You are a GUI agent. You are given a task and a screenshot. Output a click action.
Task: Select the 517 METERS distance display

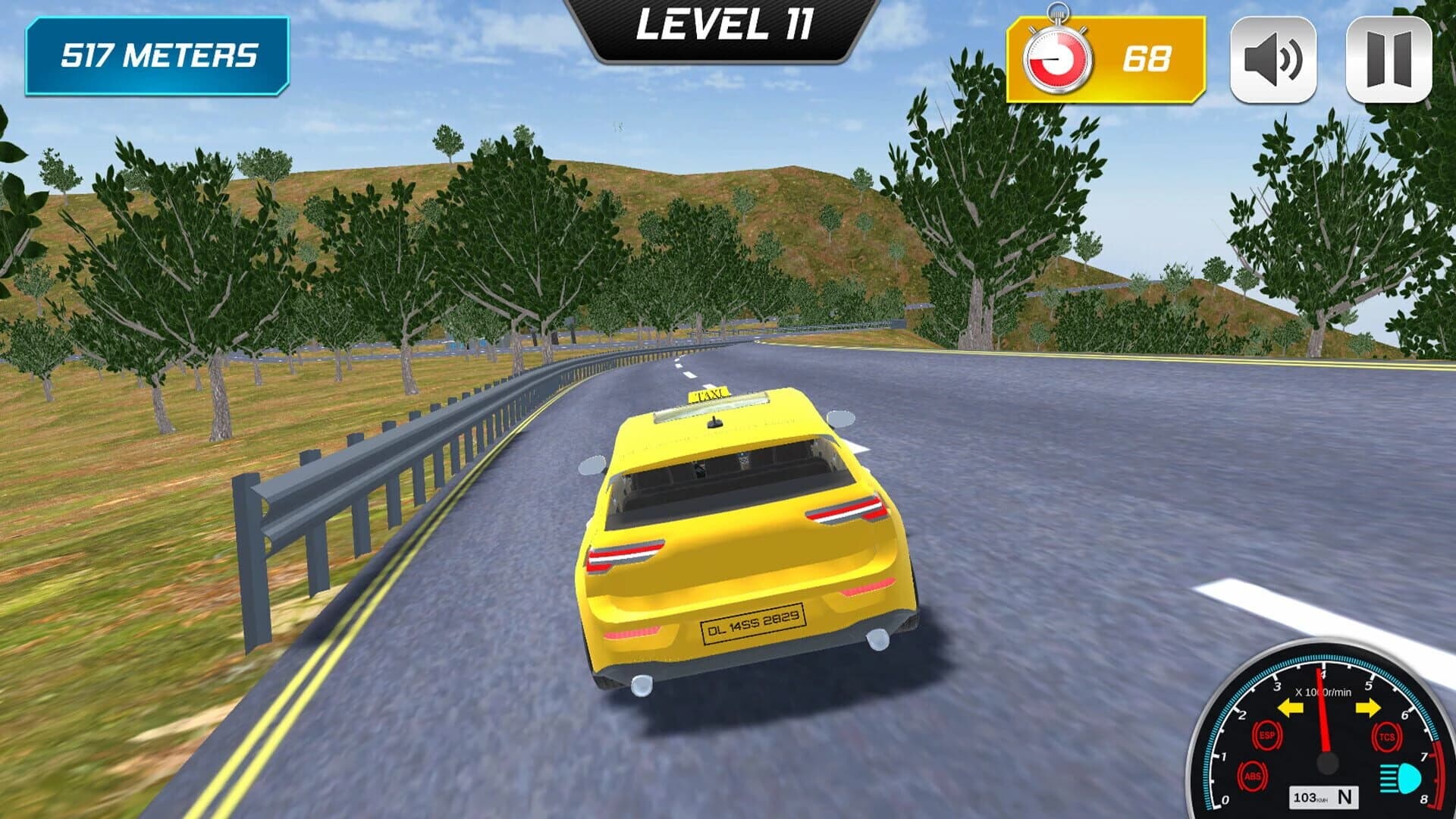157,55
